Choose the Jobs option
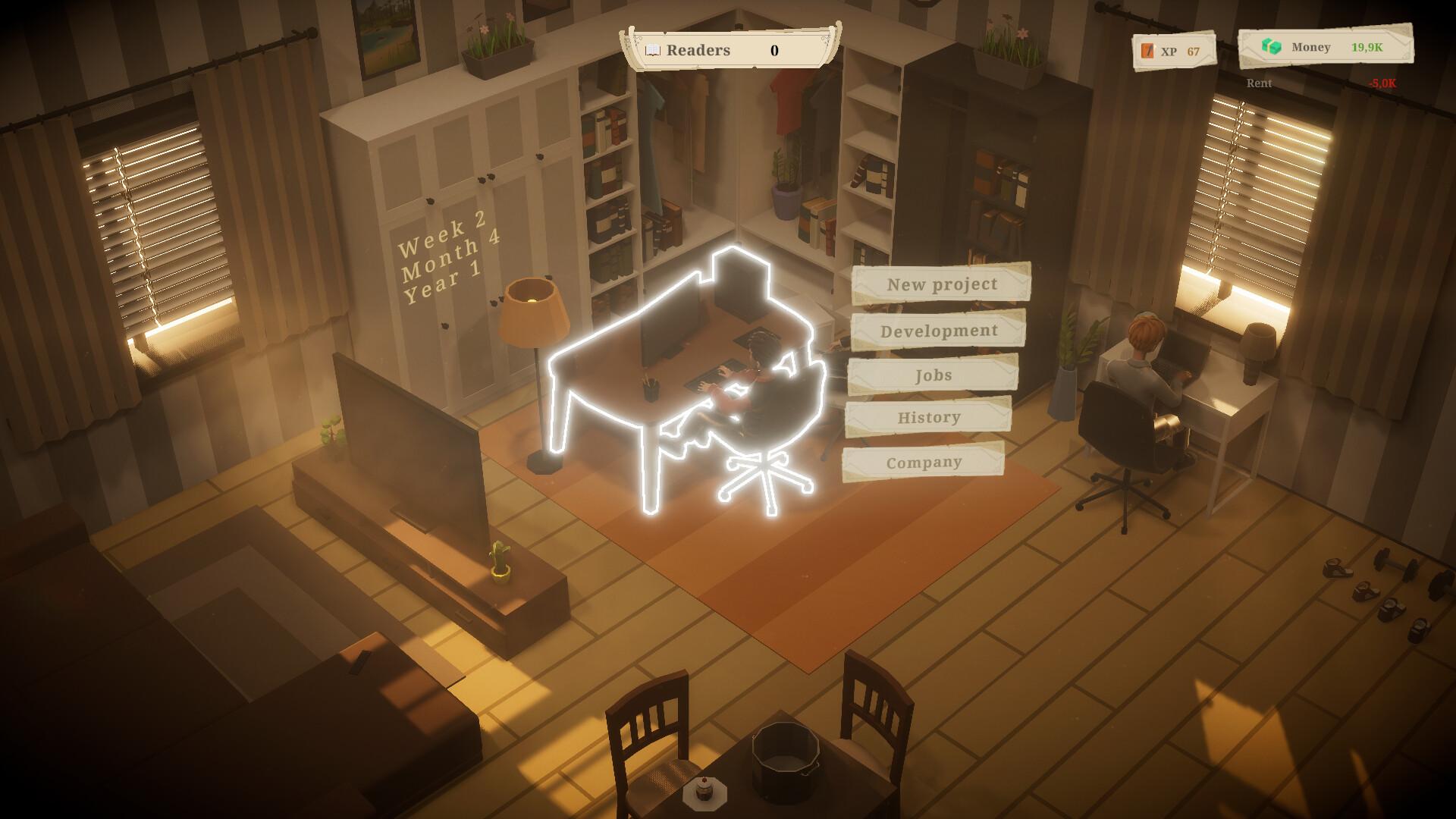 [933, 375]
